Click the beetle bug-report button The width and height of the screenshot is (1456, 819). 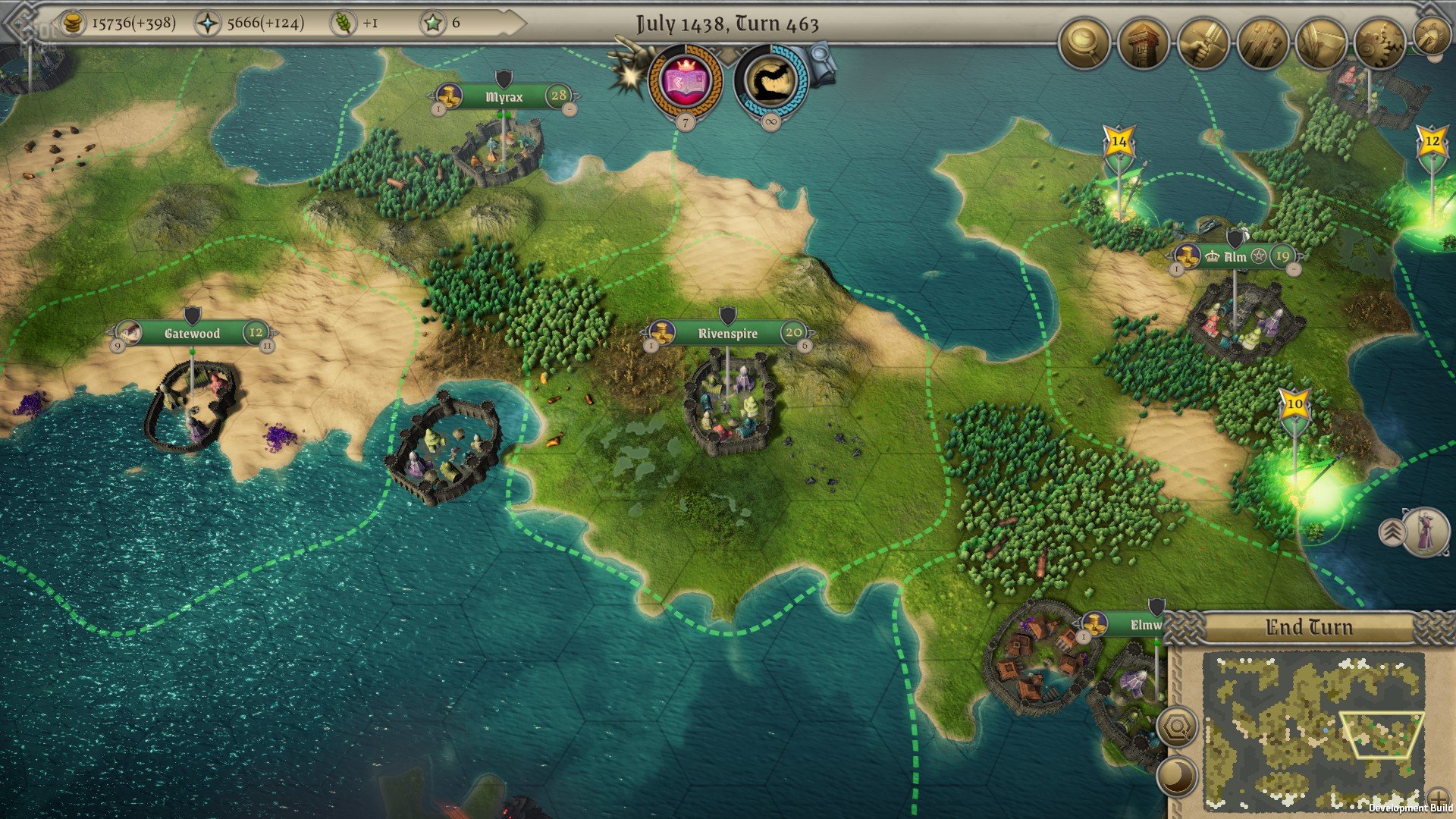tap(1430, 36)
